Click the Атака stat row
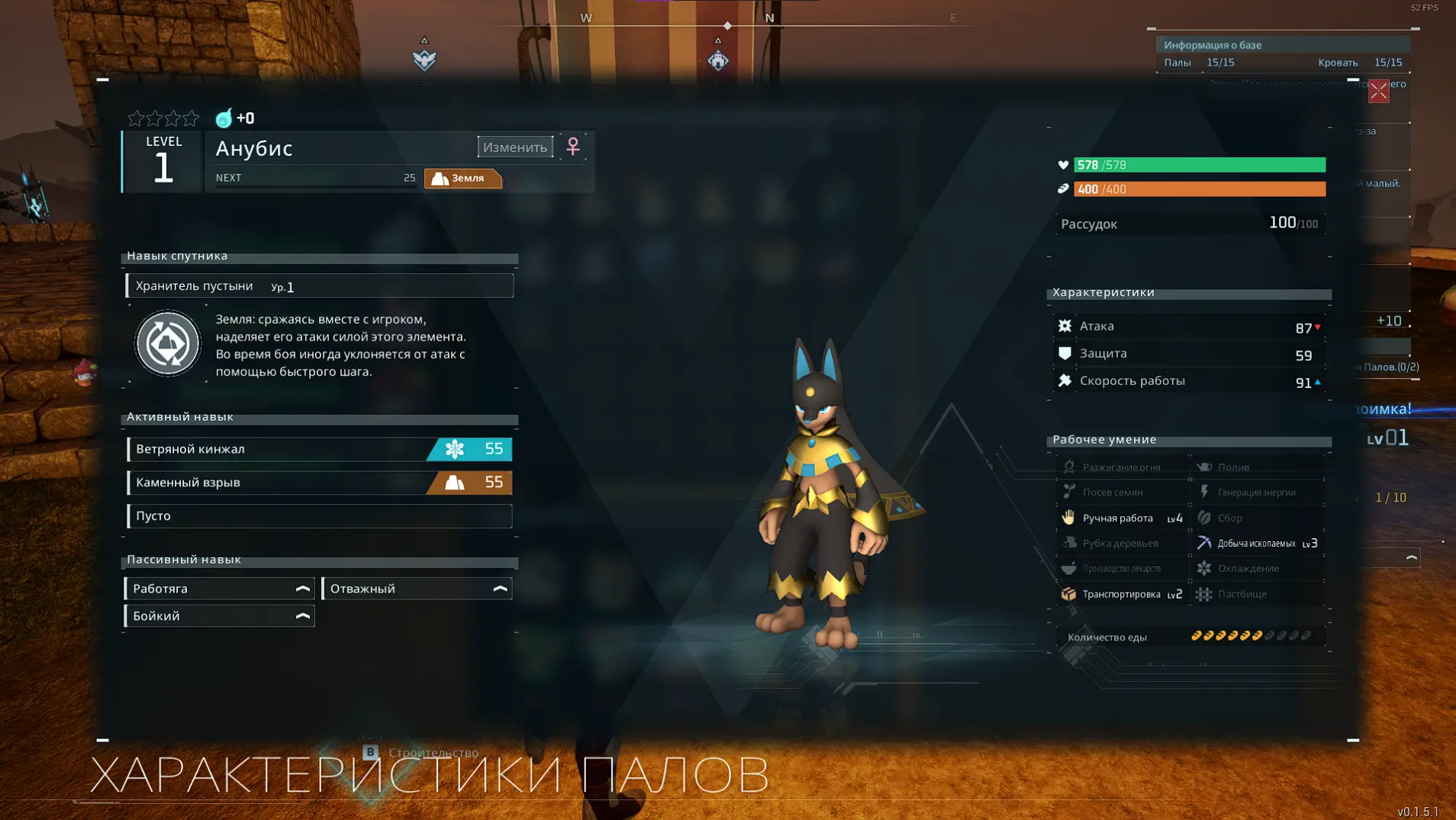The width and height of the screenshot is (1456, 820). click(x=1189, y=327)
